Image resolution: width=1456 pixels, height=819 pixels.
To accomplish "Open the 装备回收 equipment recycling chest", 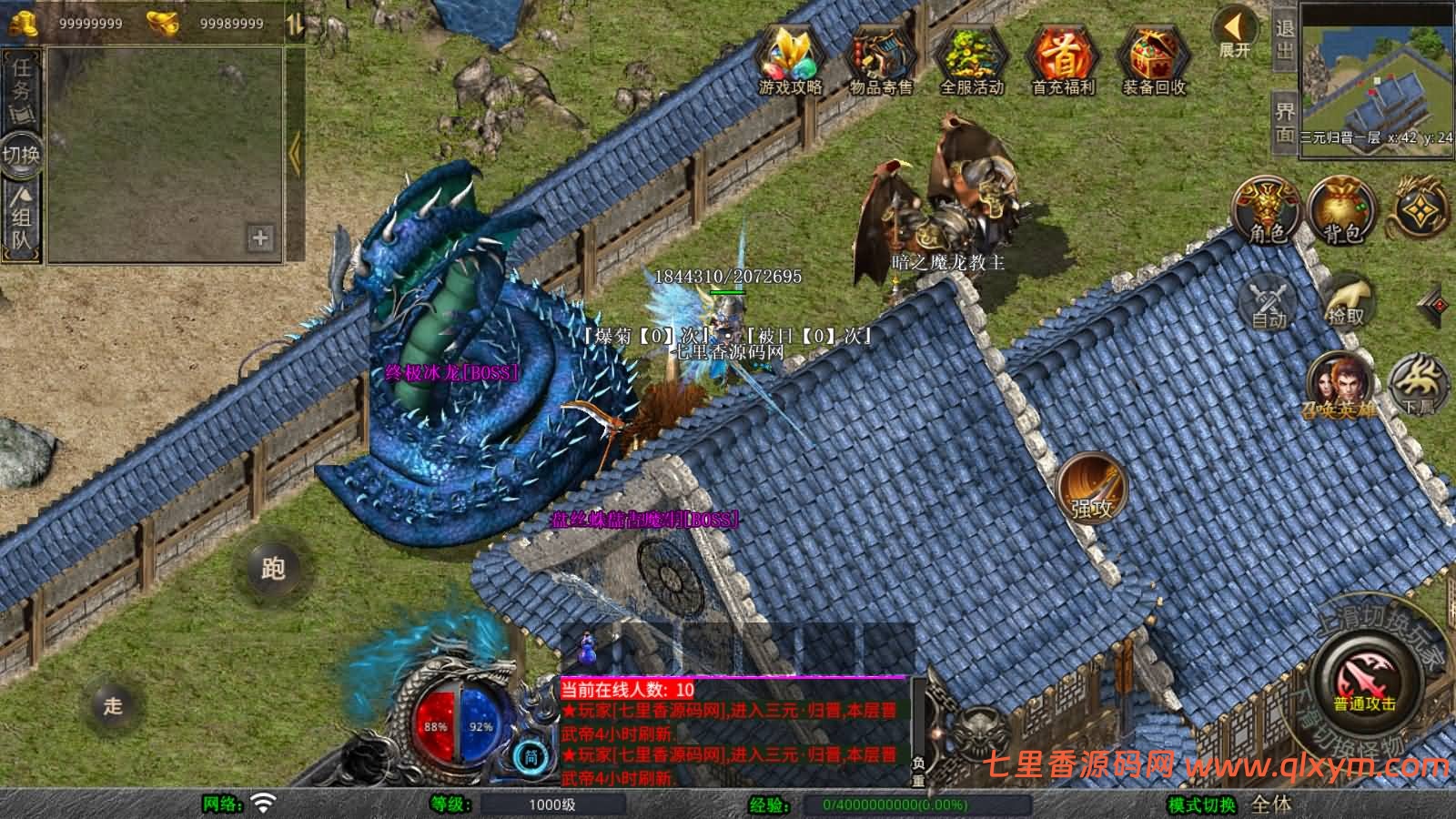I will 1153,58.
